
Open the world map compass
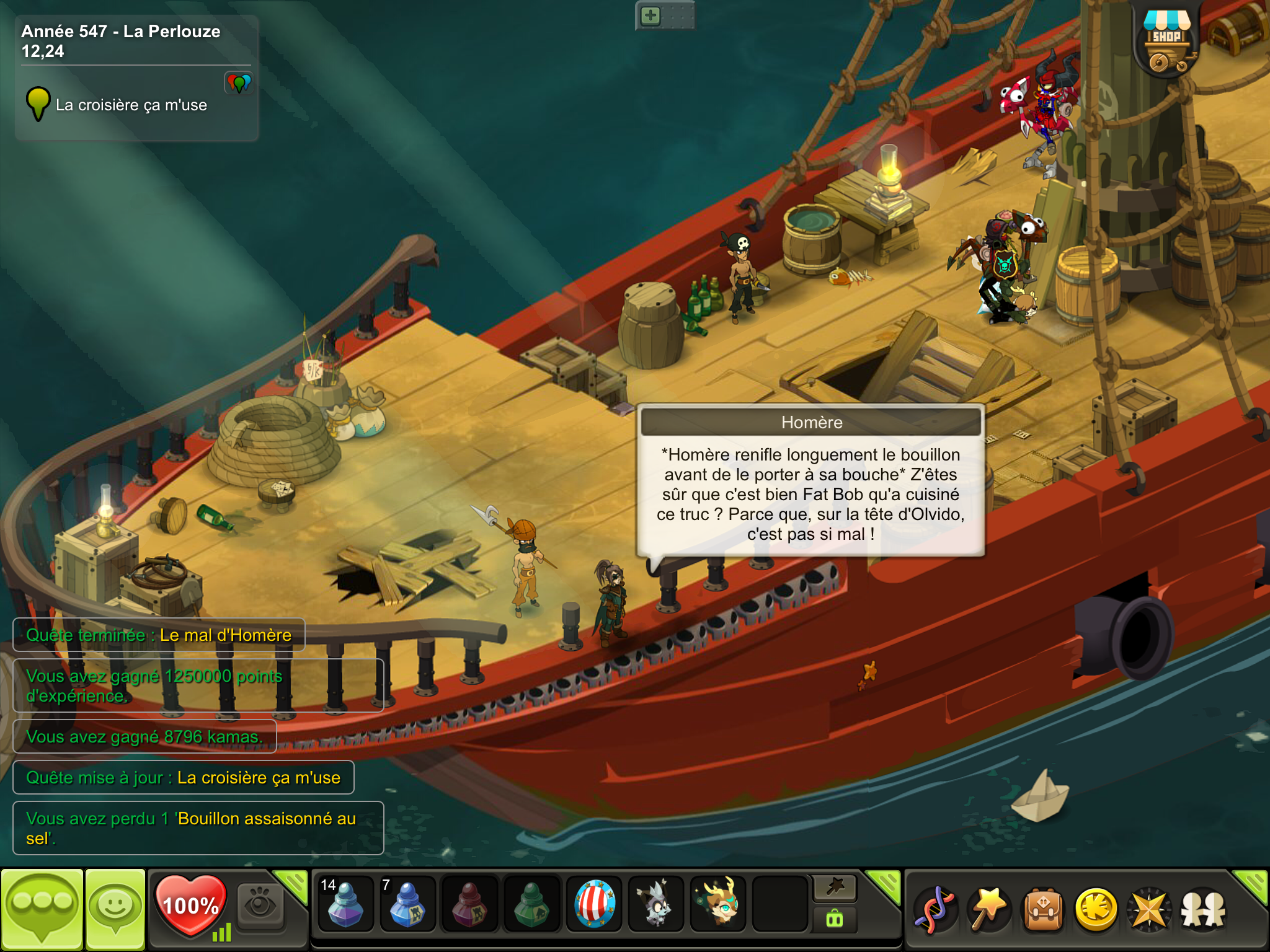1150,909
